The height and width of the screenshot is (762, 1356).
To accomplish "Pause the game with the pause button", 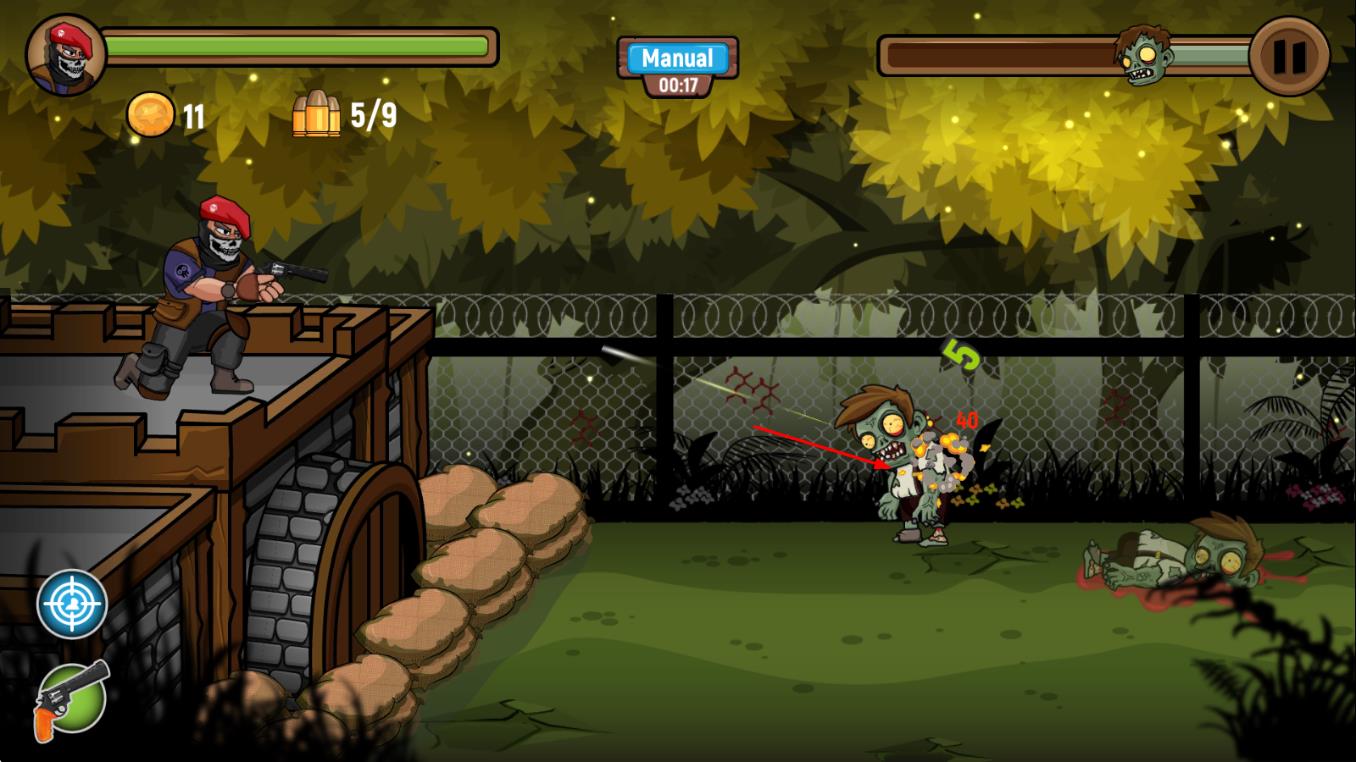I will [1289, 57].
